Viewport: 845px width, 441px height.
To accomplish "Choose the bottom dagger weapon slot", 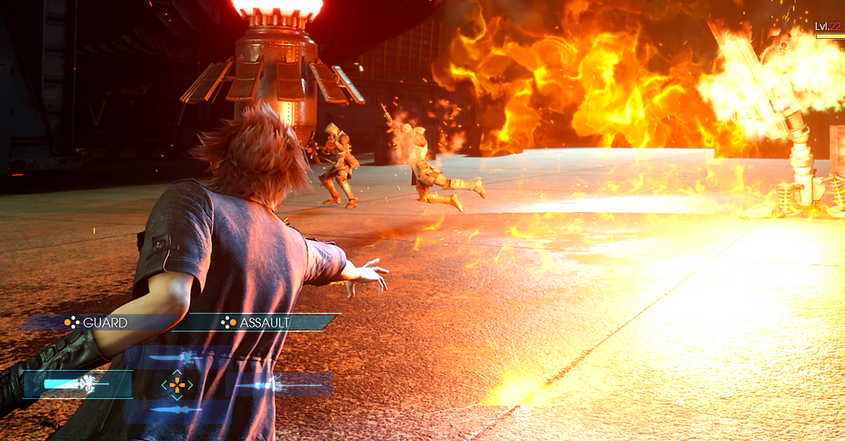I will pyautogui.click(x=177, y=410).
